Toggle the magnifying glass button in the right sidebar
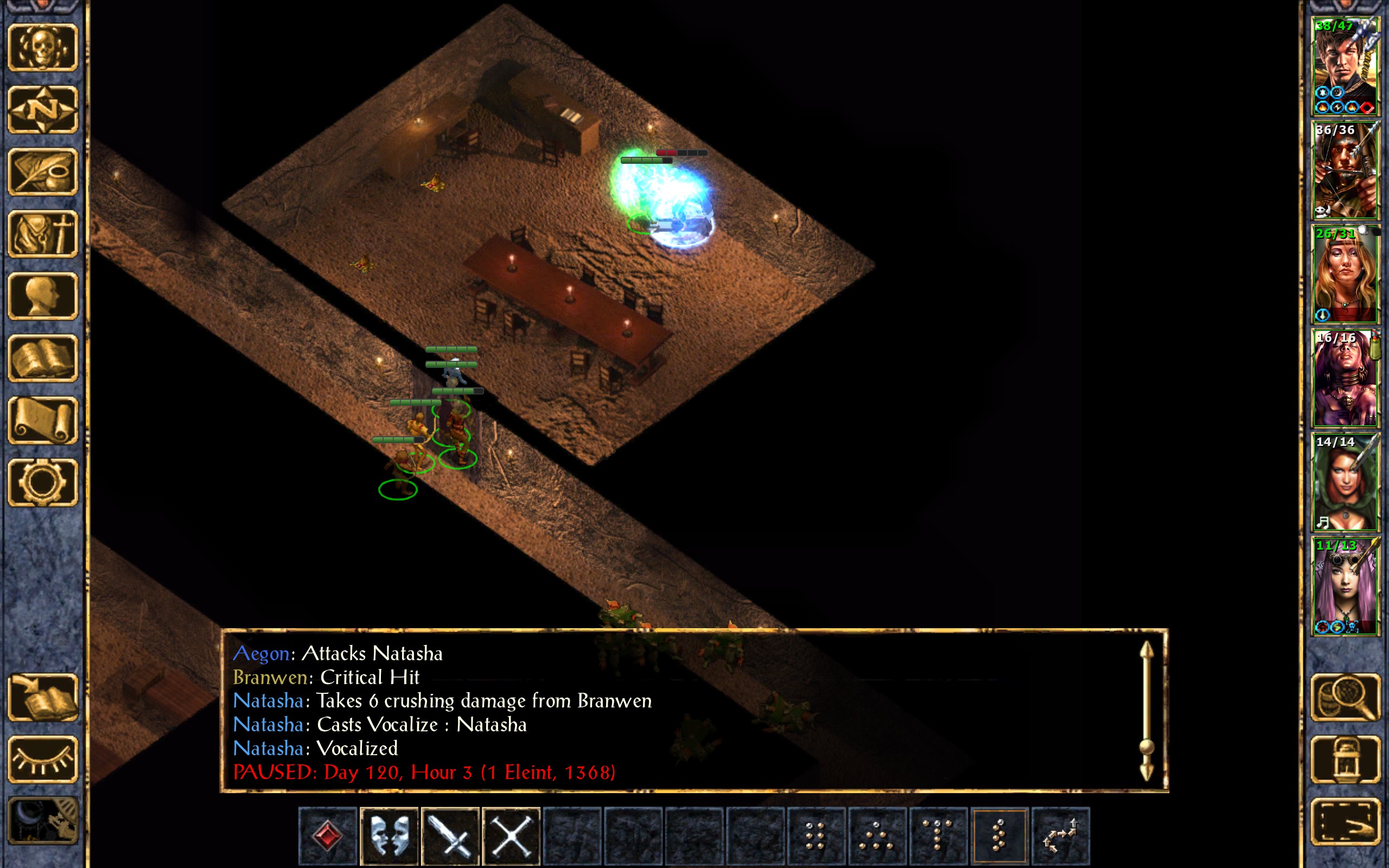The width and height of the screenshot is (1389, 868). (1345, 697)
